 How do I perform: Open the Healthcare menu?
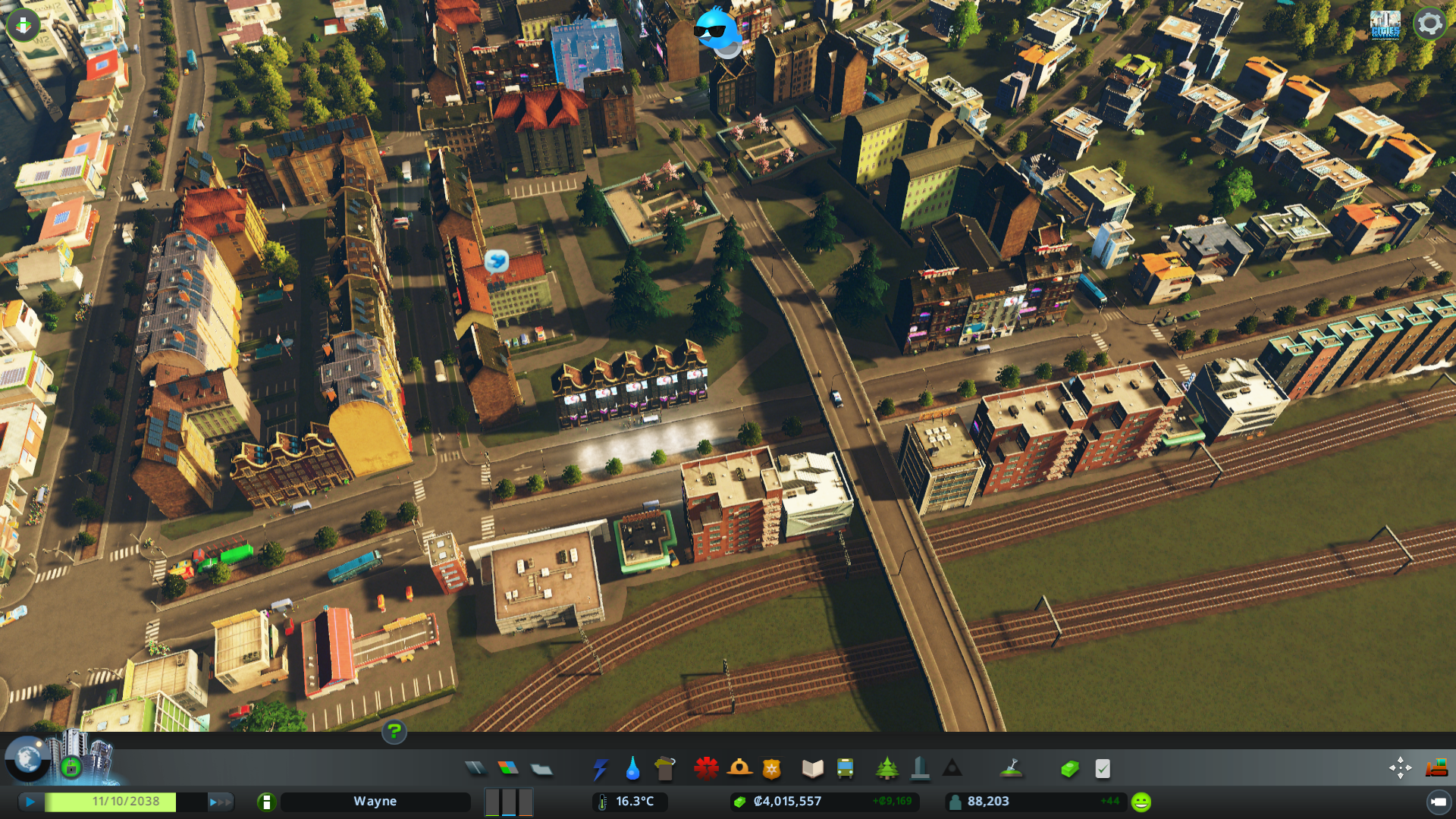tap(708, 768)
